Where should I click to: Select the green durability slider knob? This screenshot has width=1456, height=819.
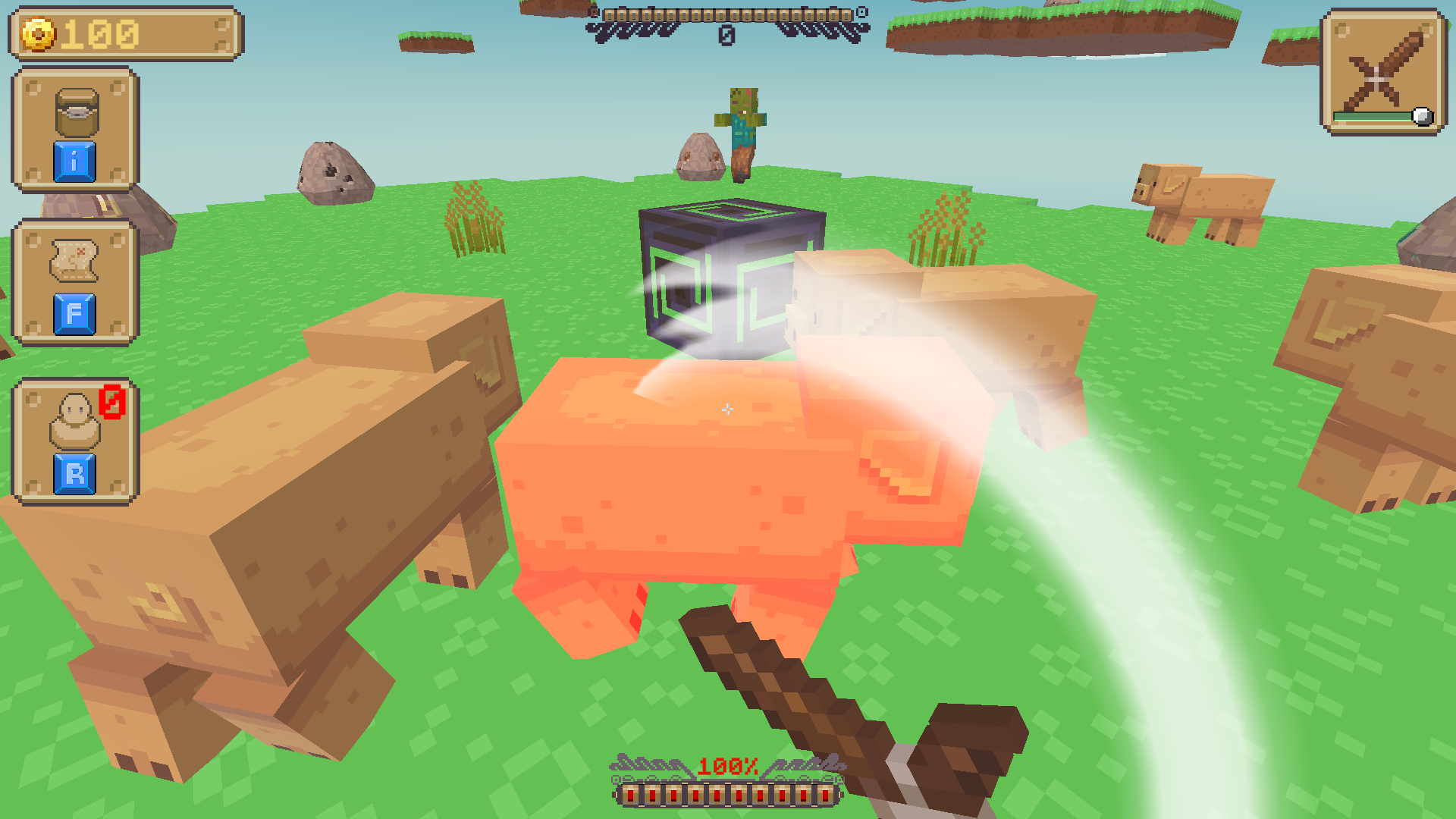1423,115
